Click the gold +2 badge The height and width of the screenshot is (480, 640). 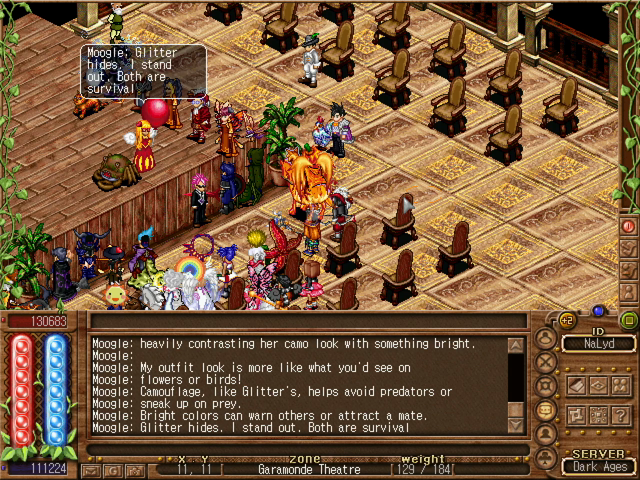[566, 320]
